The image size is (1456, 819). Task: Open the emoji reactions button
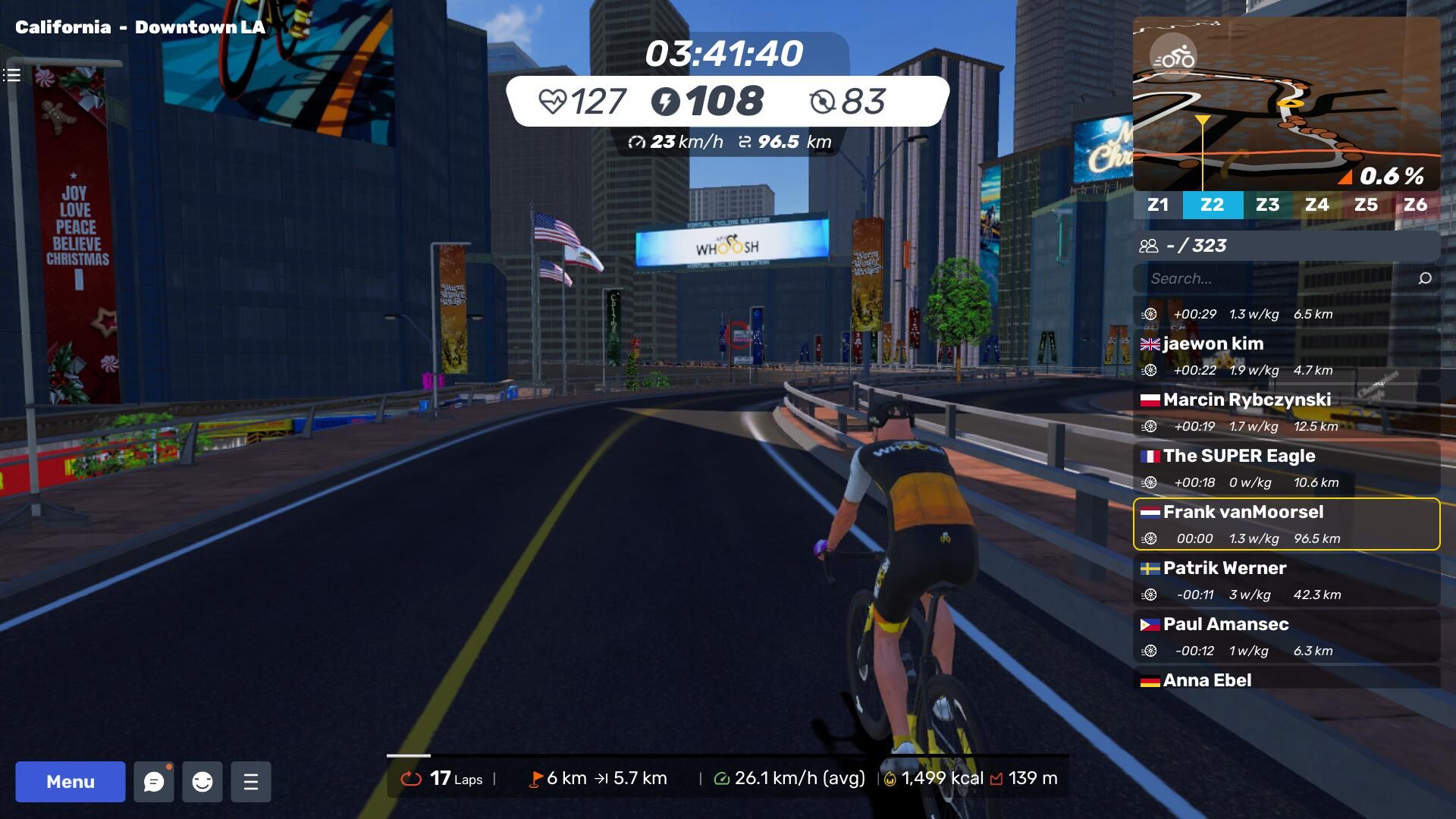[202, 782]
